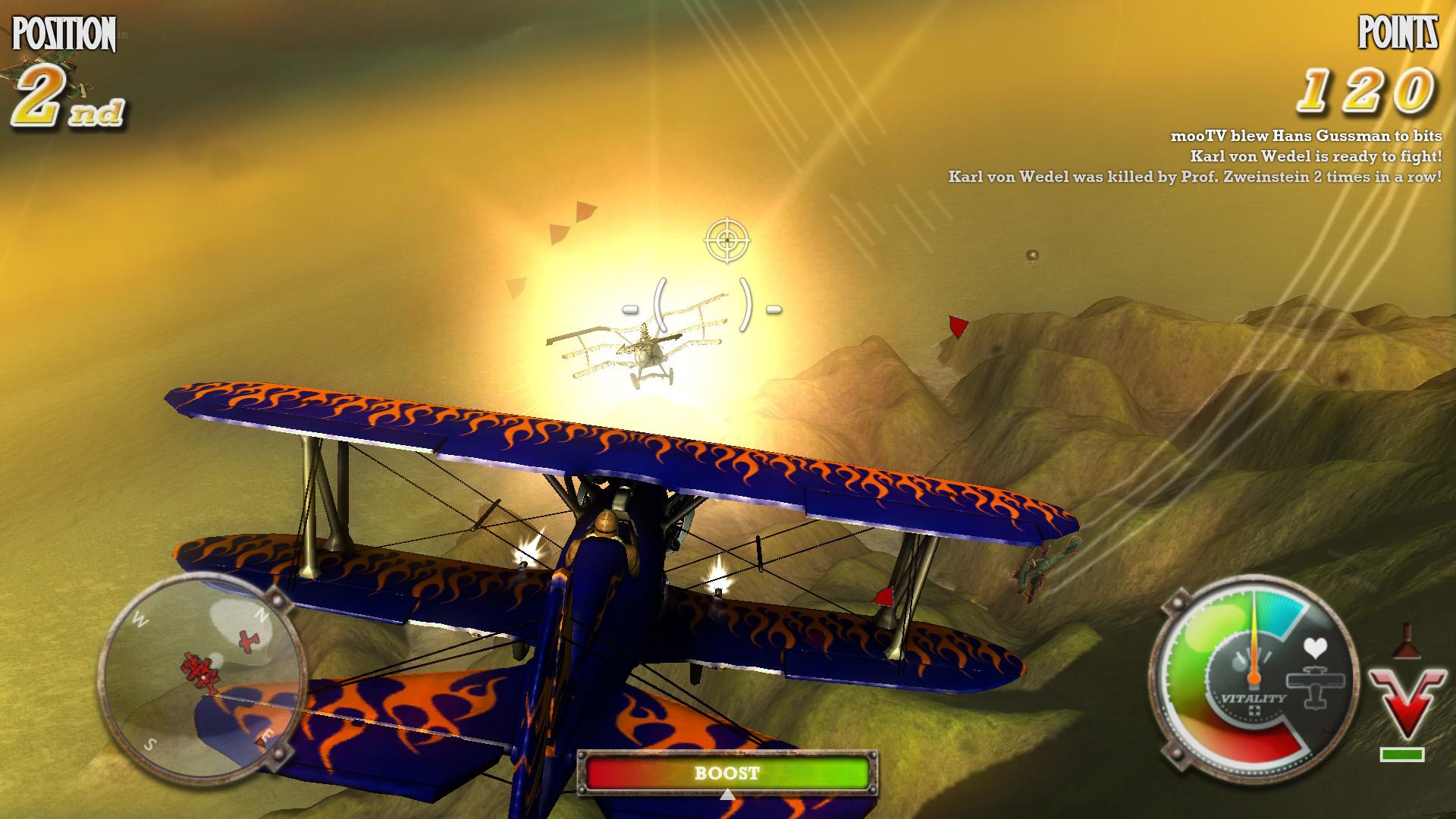Click the S compass direction on the minimap
1456x819 pixels.
tap(149, 744)
